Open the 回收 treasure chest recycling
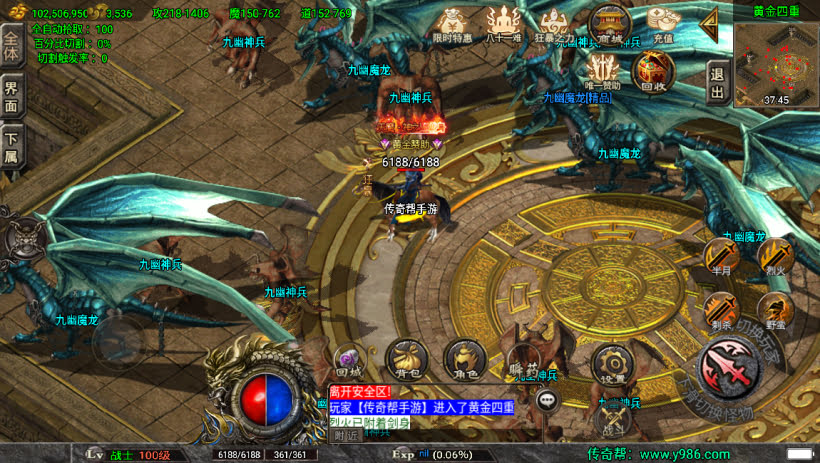The width and height of the screenshot is (820, 463). tap(653, 72)
